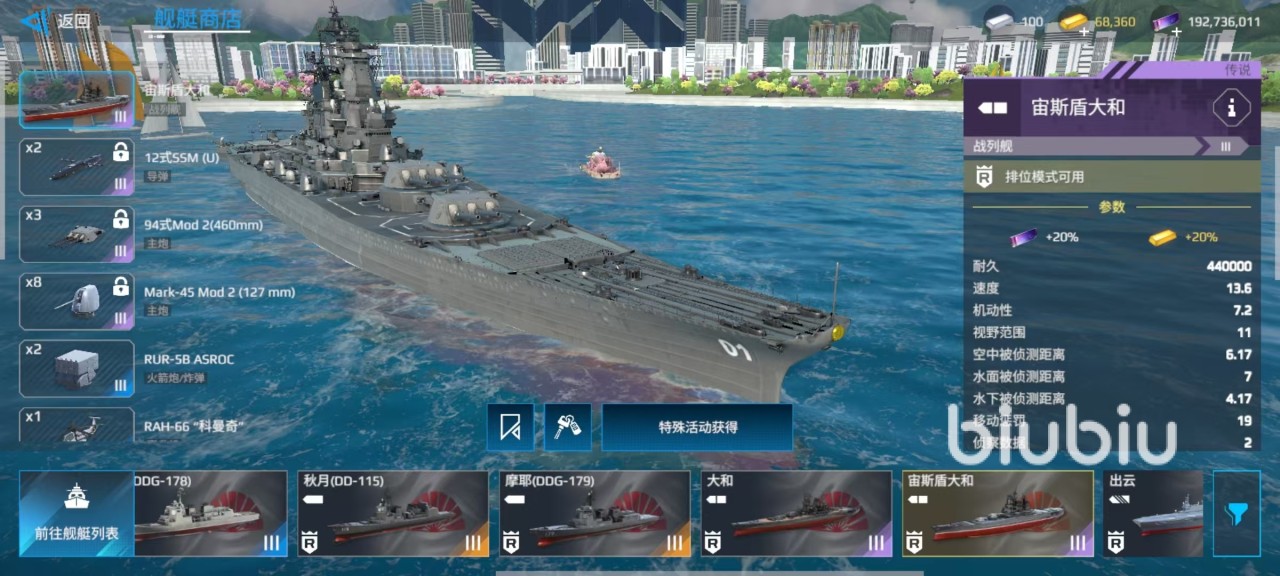Open the keys icon button
The width and height of the screenshot is (1280, 576).
568,428
